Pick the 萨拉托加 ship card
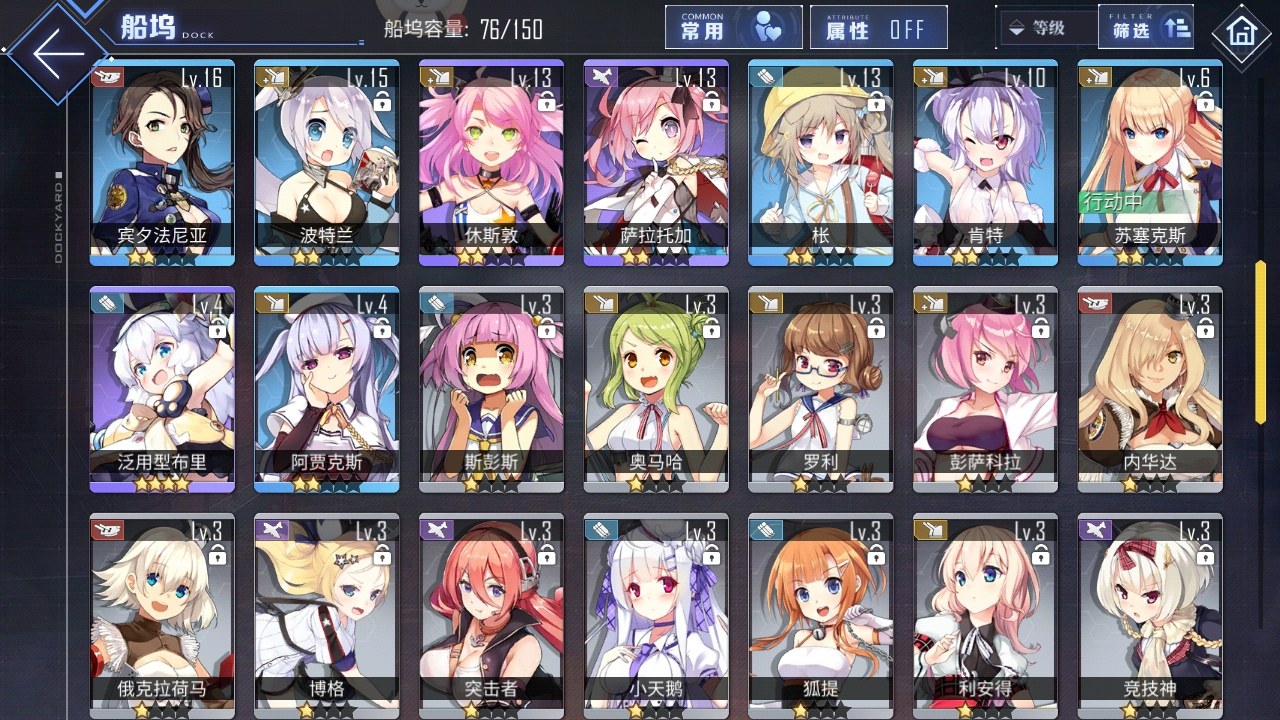This screenshot has height=720, width=1280. click(x=656, y=162)
